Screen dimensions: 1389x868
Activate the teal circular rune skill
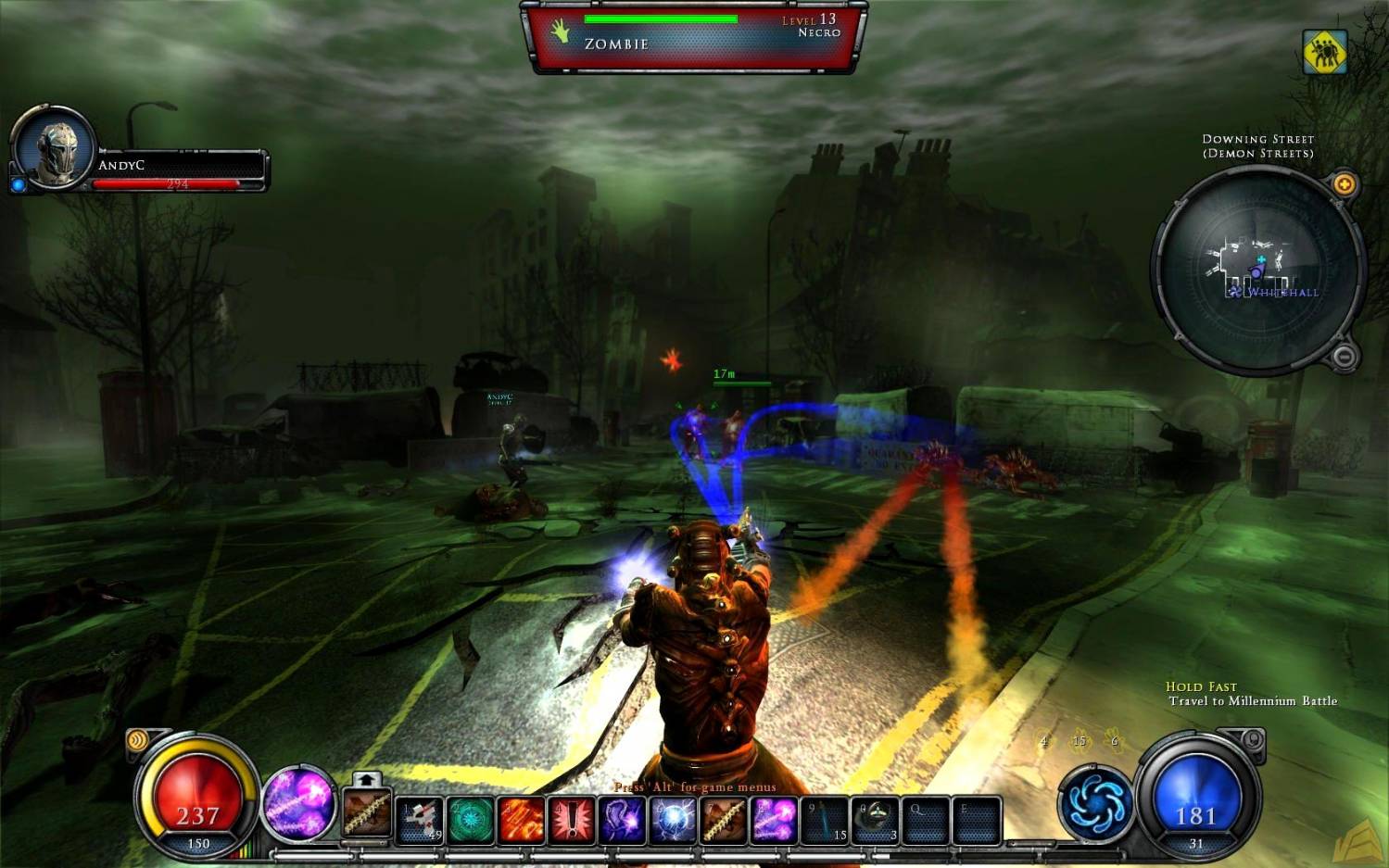[471, 821]
